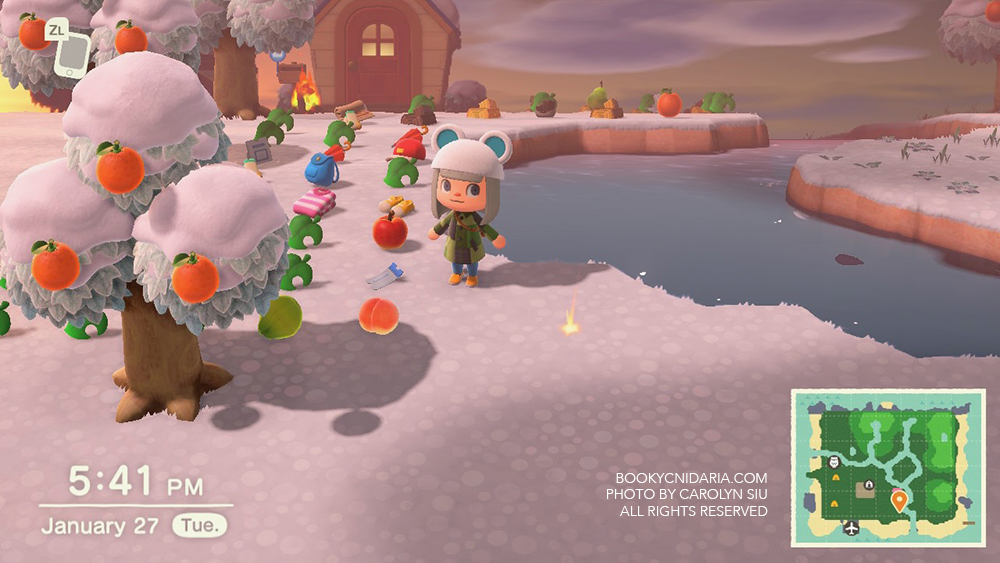Select the museum owl marker on the map
This screenshot has width=1000, height=563.
coord(835,462)
